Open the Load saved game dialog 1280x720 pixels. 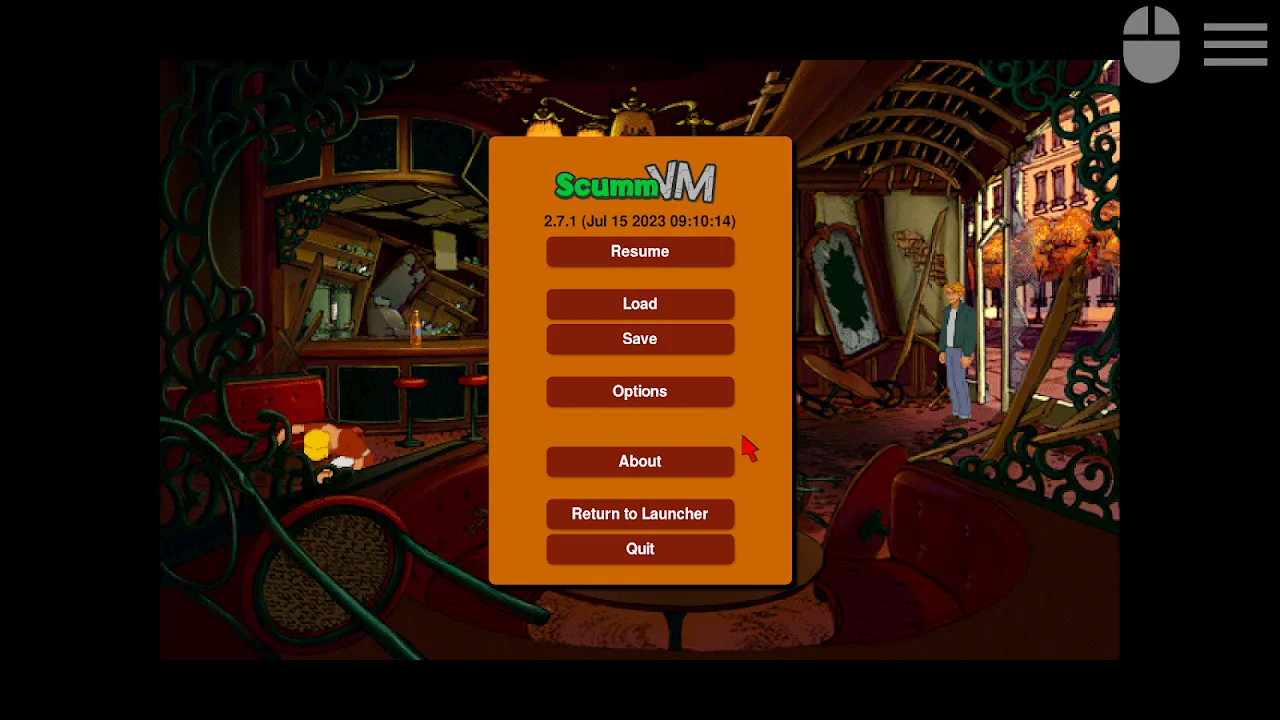coord(640,304)
